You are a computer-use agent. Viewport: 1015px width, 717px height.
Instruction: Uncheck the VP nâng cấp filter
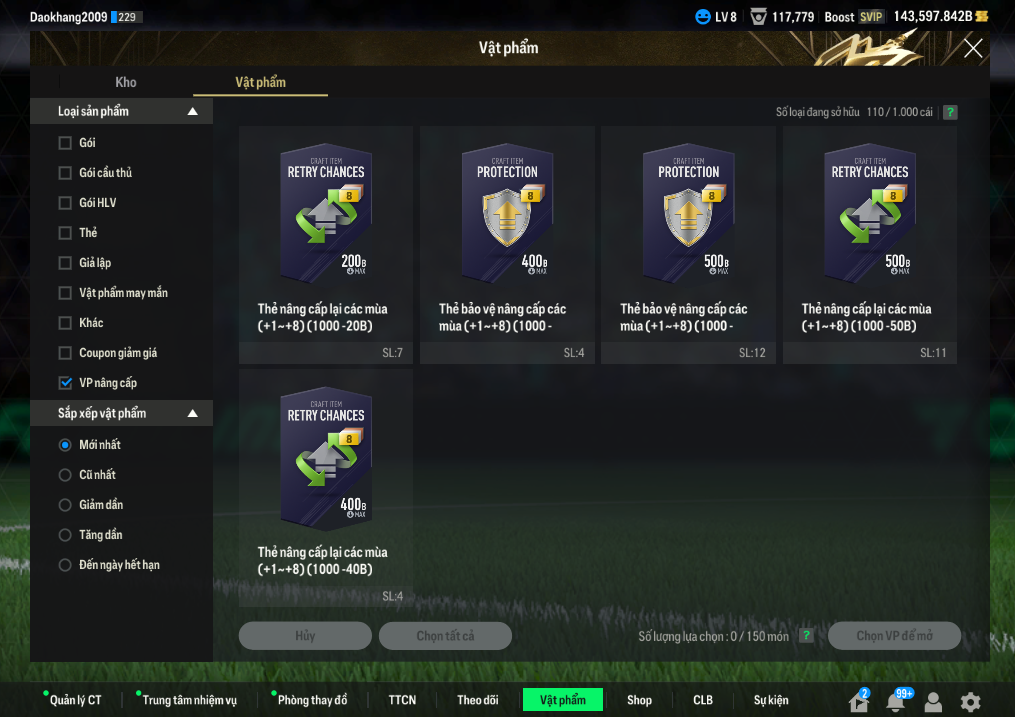65,383
